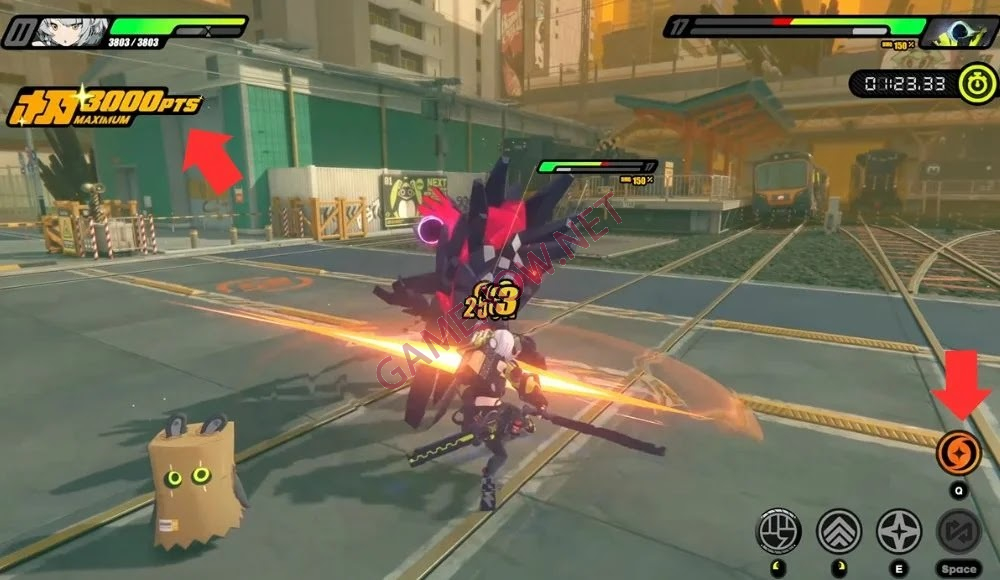
Task: Tap the fist basic attack icon
Action: pos(778,530)
